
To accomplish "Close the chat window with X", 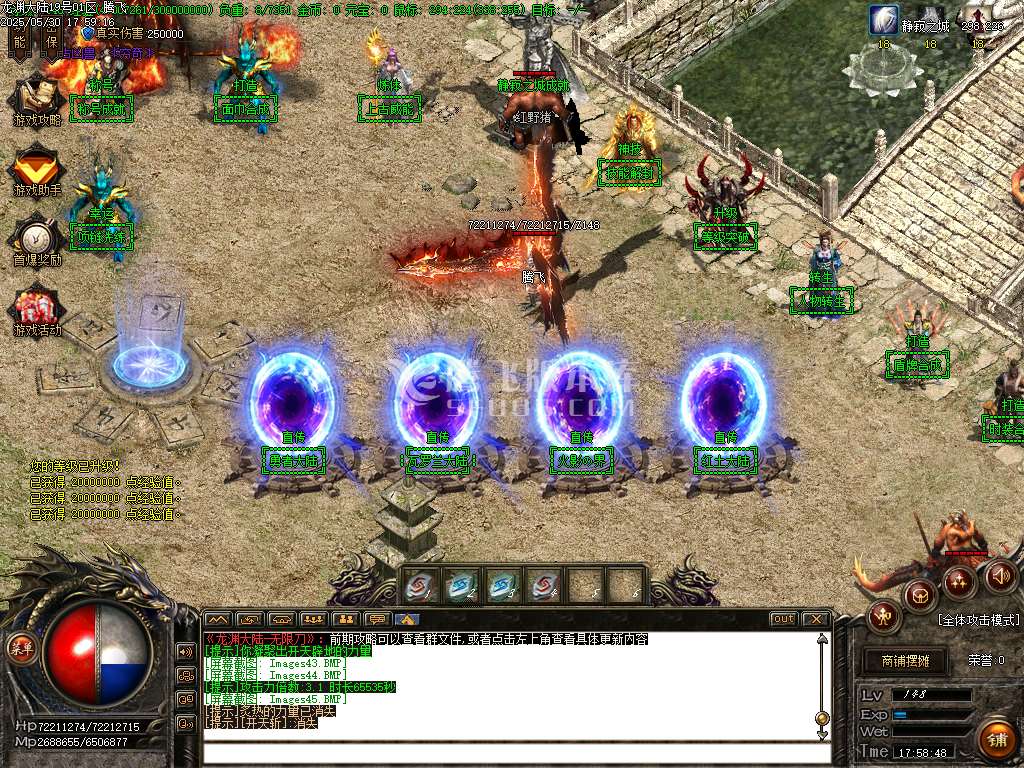I will pyautogui.click(x=816, y=619).
